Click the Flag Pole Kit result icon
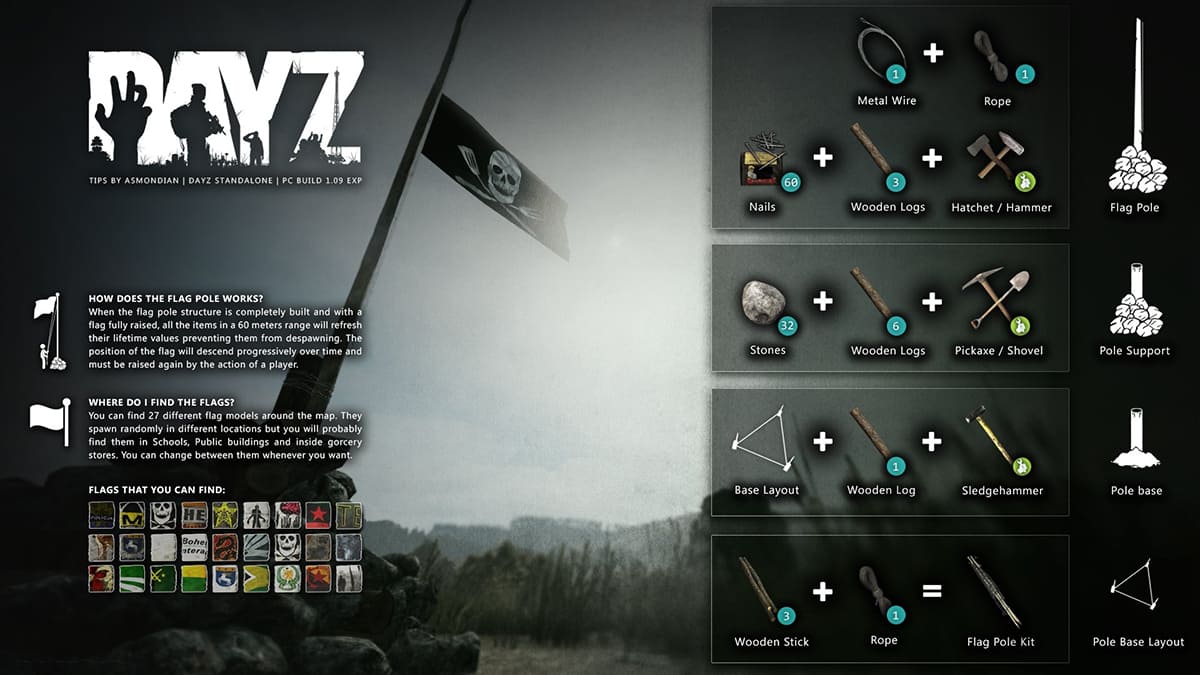 click(x=994, y=590)
